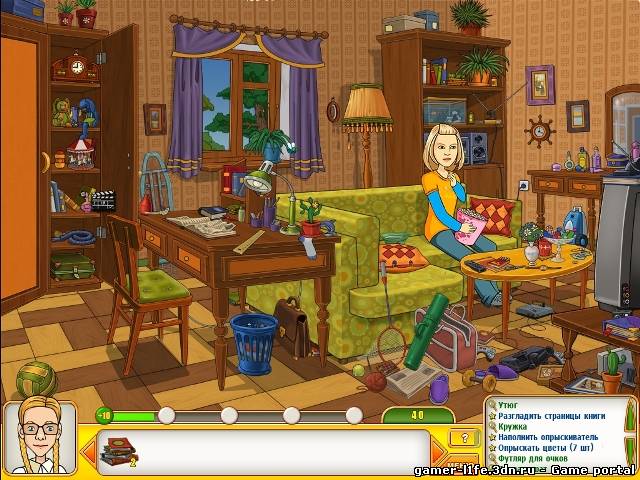
Task: Click the blonde girl character portrait
Action: coord(38,438)
